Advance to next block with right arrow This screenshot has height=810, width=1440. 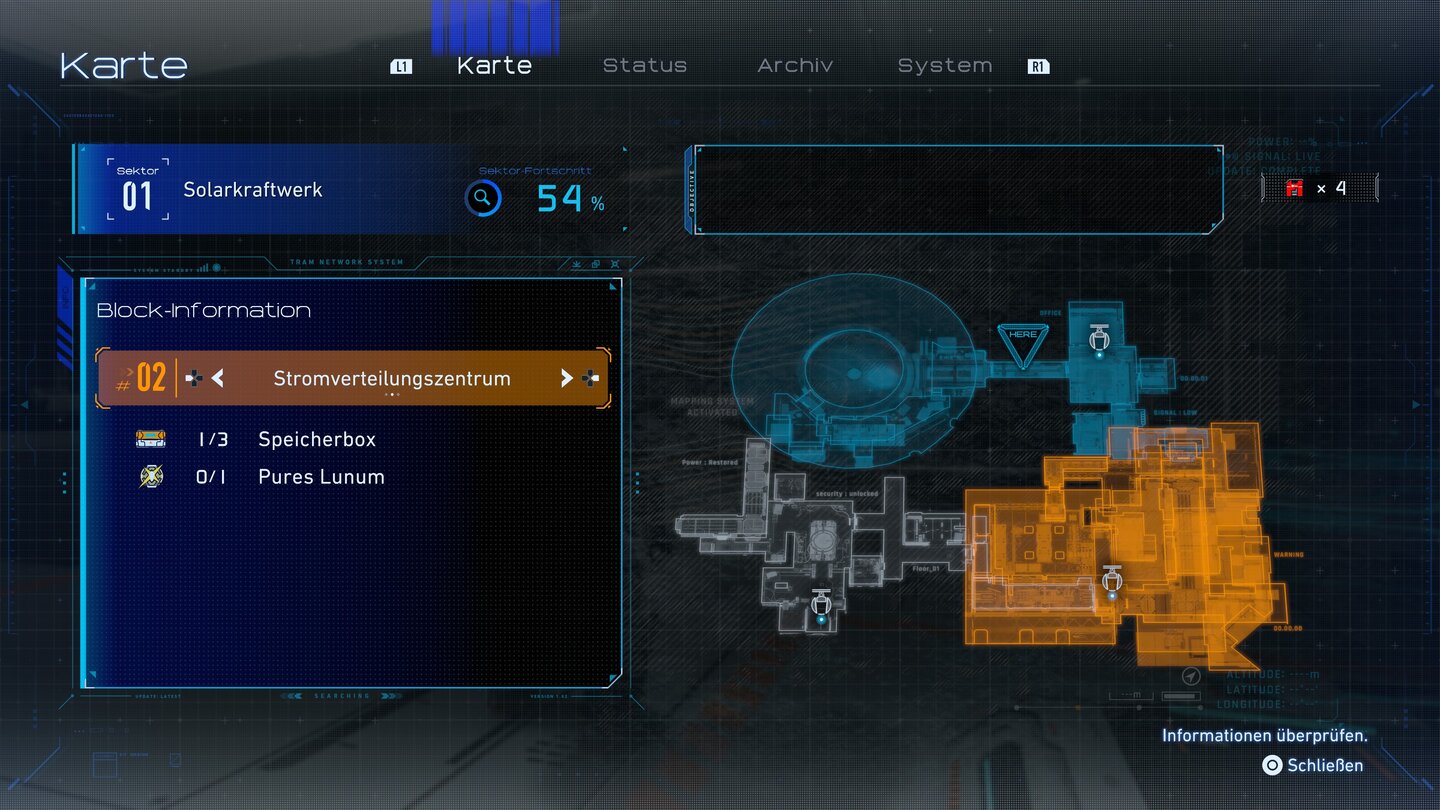click(x=566, y=378)
